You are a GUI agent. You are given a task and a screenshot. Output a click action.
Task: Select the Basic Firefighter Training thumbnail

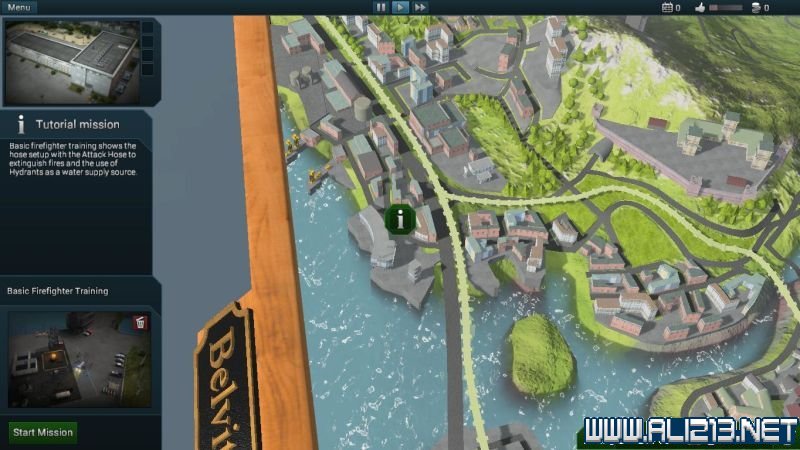80,358
